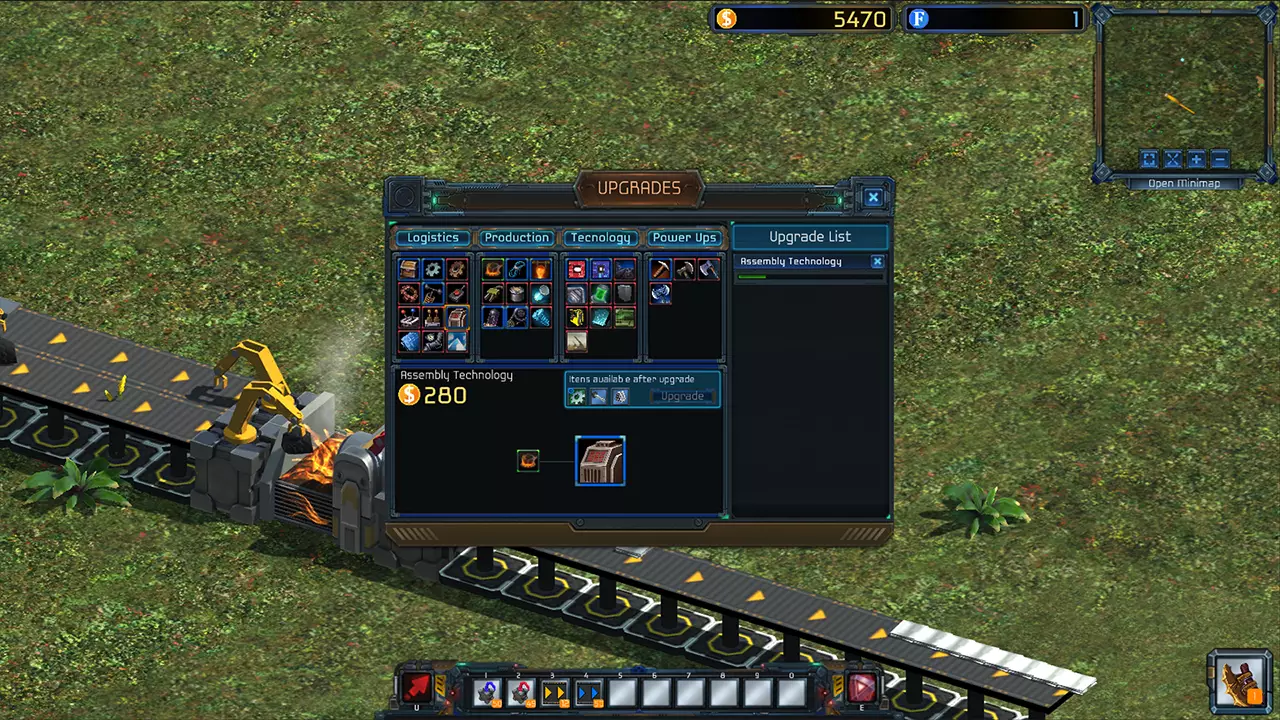This screenshot has width=1280, height=720.
Task: Select the pickaxe power-up icon
Action: [660, 270]
